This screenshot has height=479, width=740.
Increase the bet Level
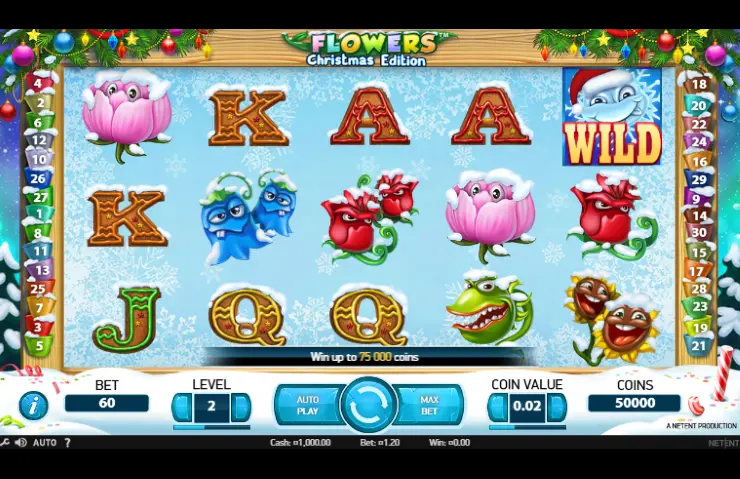241,407
